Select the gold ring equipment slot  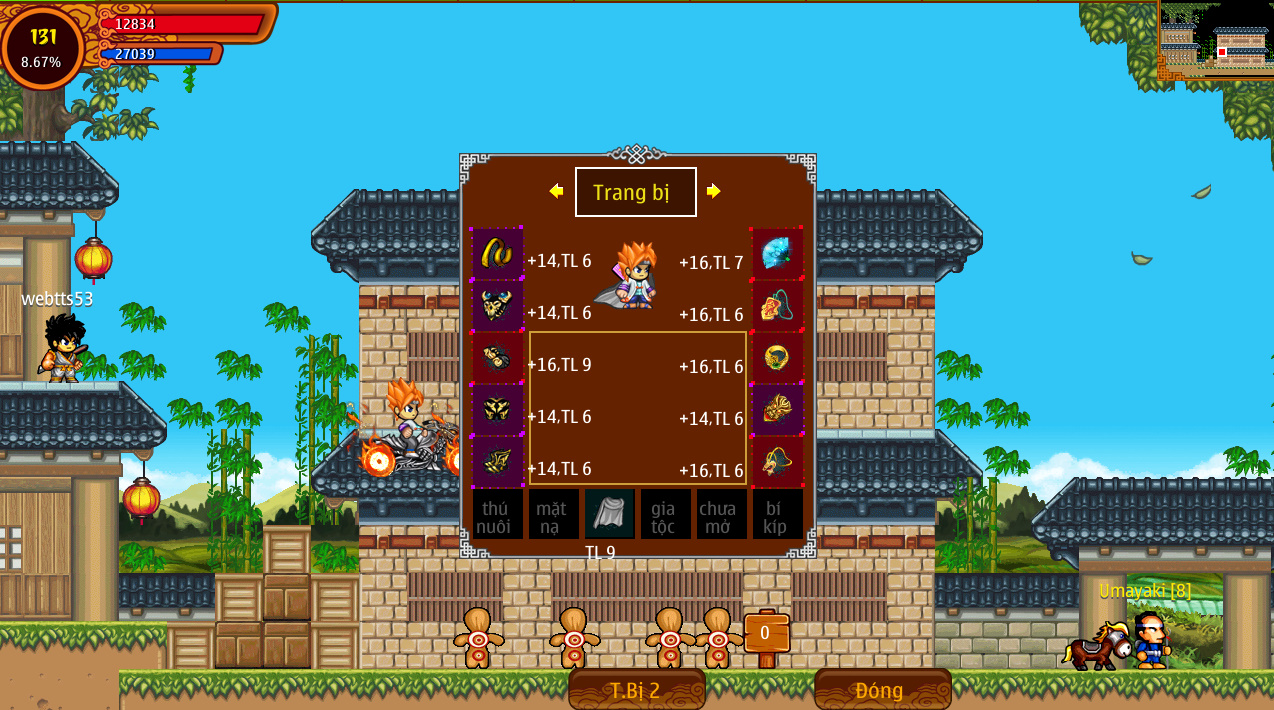click(777, 357)
